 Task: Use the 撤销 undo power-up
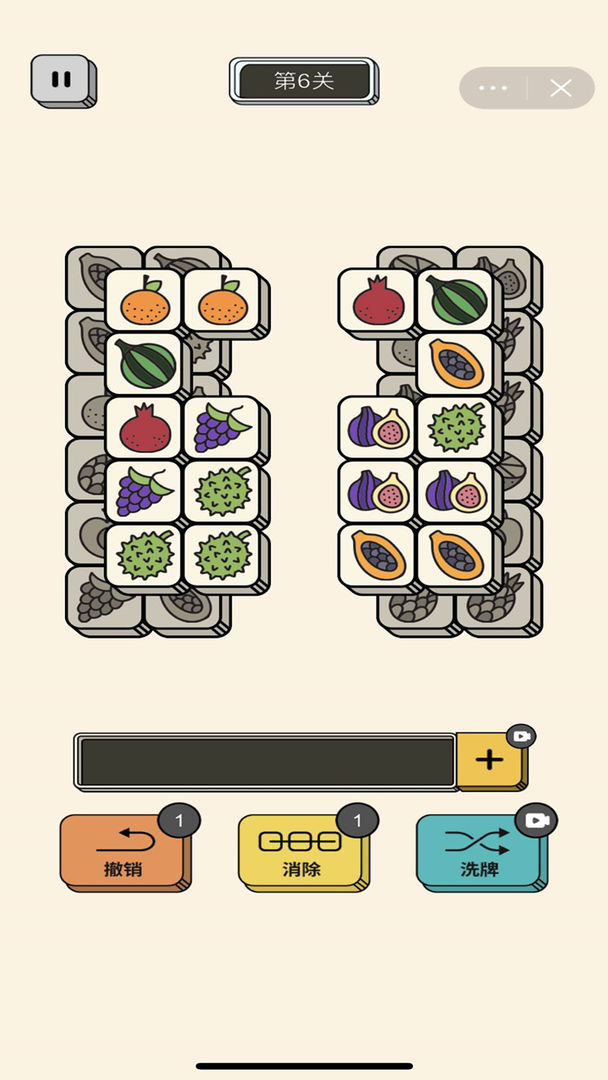(123, 850)
